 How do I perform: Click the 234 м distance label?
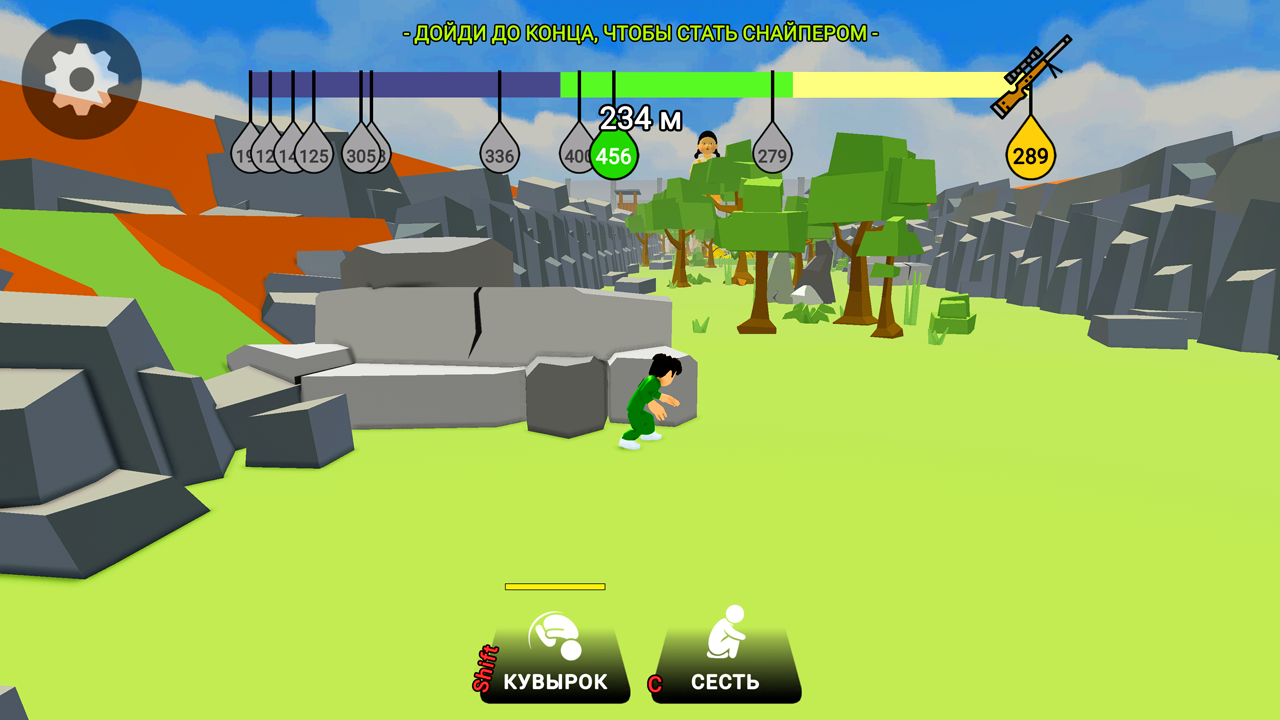[x=638, y=118]
